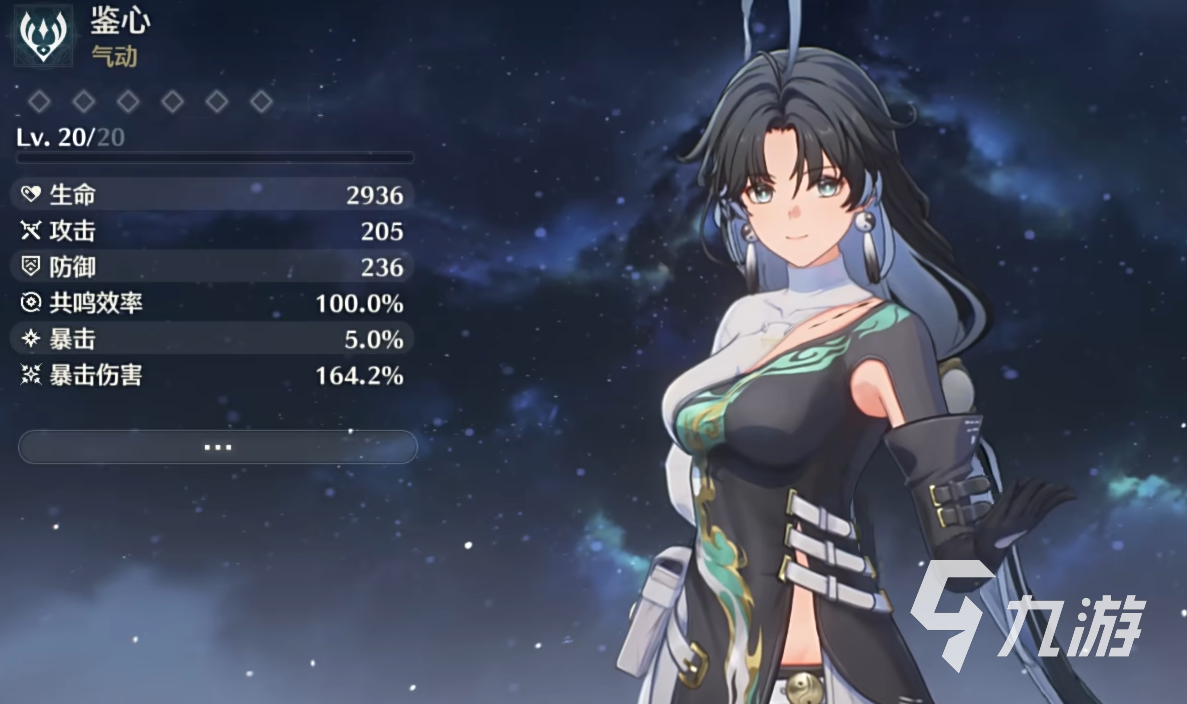
Task: Expand full stats with the ellipsis button
Action: tap(217, 447)
